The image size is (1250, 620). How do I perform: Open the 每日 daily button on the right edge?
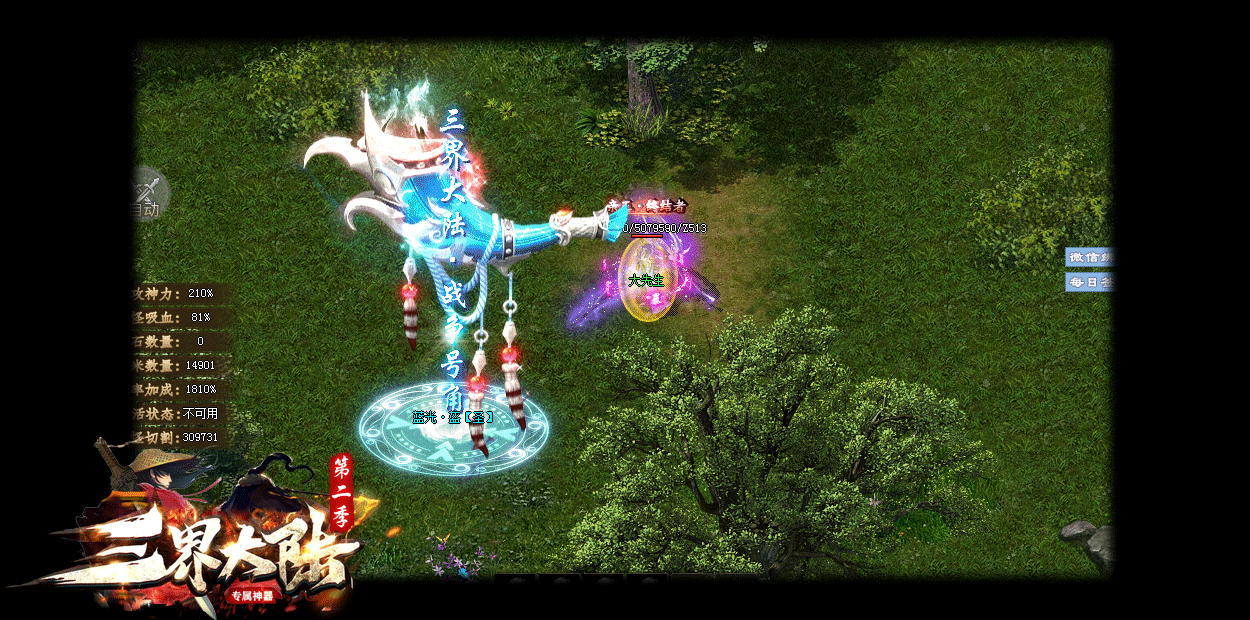click(1089, 282)
